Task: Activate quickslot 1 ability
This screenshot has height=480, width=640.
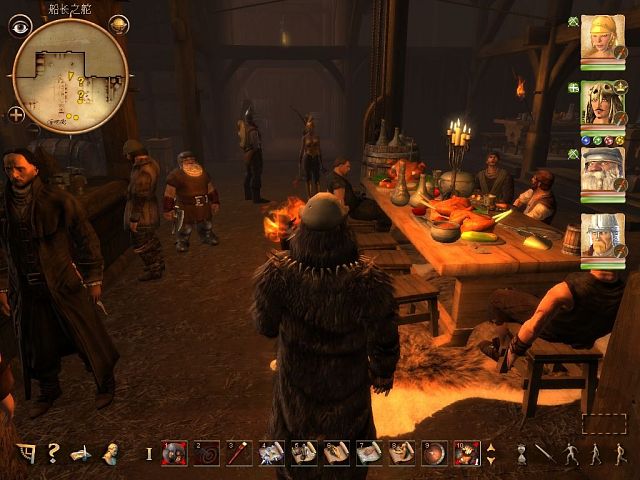Action: pos(175,453)
